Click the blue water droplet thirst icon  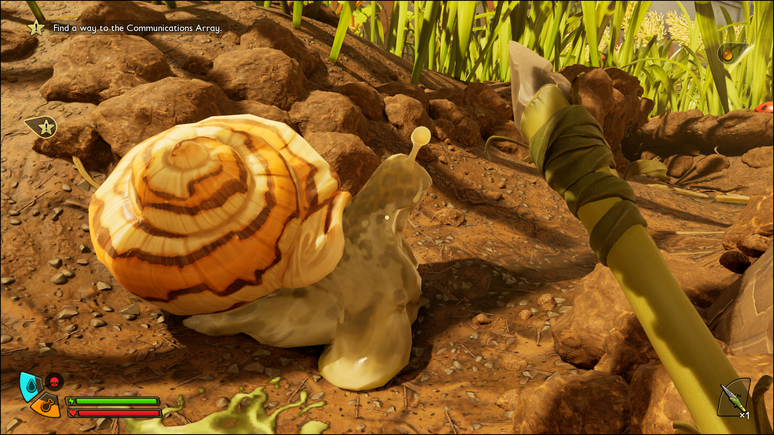(x=30, y=384)
